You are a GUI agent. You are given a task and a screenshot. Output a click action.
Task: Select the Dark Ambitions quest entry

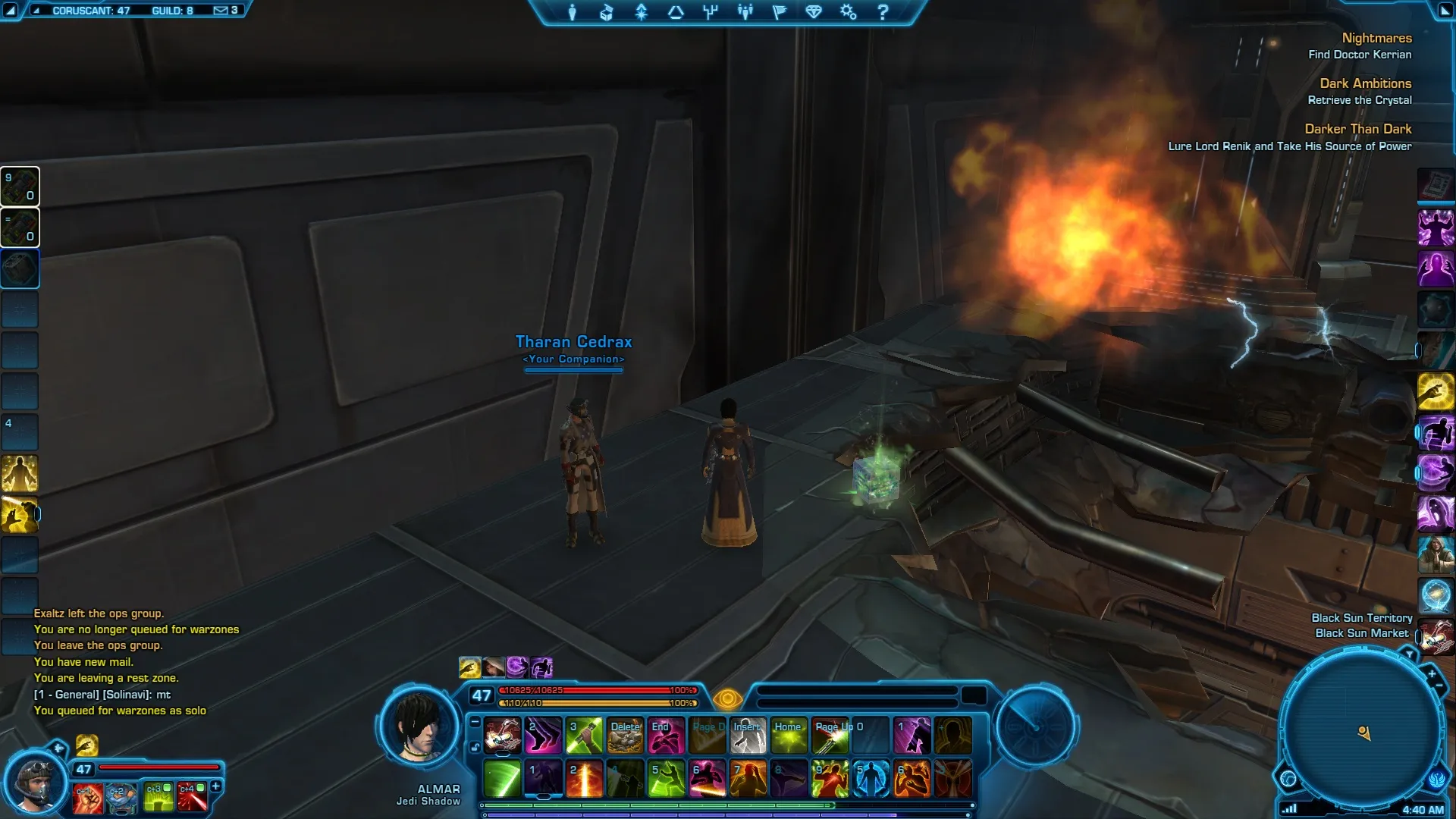coord(1365,83)
